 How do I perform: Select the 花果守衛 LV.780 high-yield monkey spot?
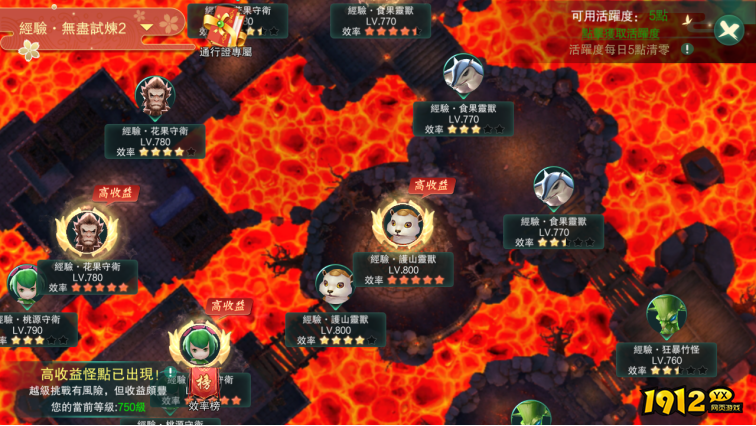(86, 232)
